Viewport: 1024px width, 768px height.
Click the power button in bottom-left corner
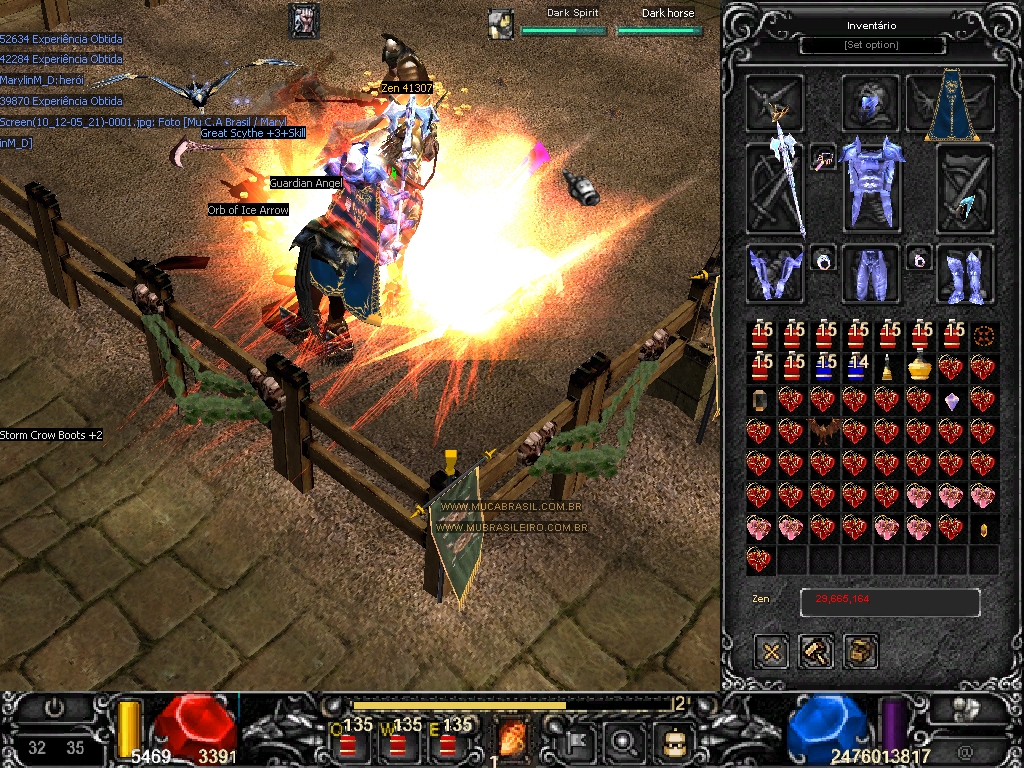tap(55, 707)
